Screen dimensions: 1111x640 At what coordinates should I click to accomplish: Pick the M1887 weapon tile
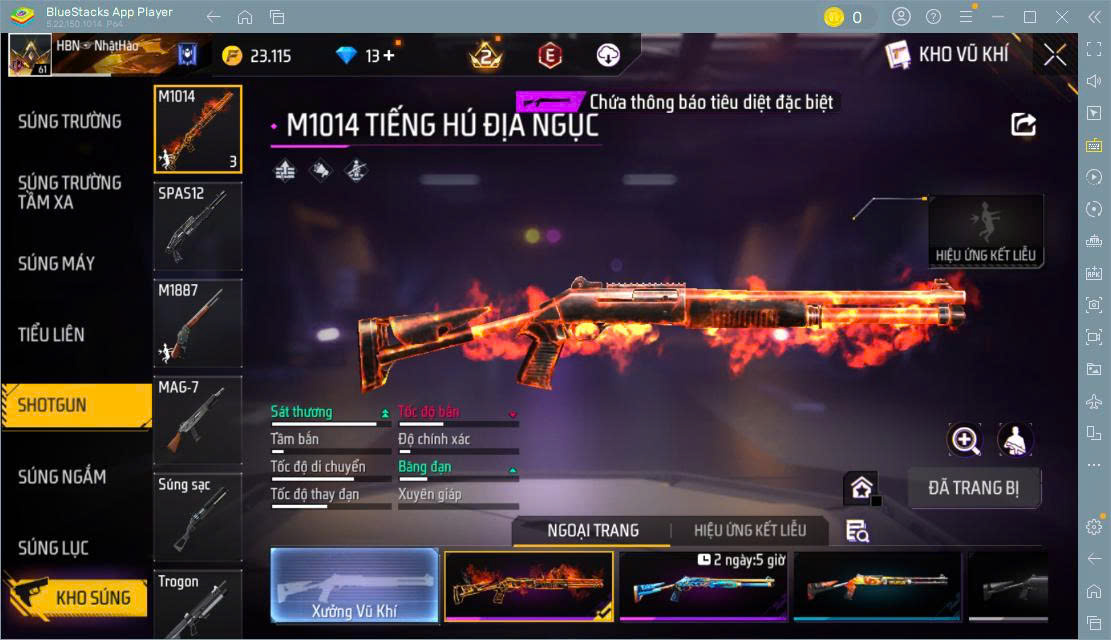(197, 323)
